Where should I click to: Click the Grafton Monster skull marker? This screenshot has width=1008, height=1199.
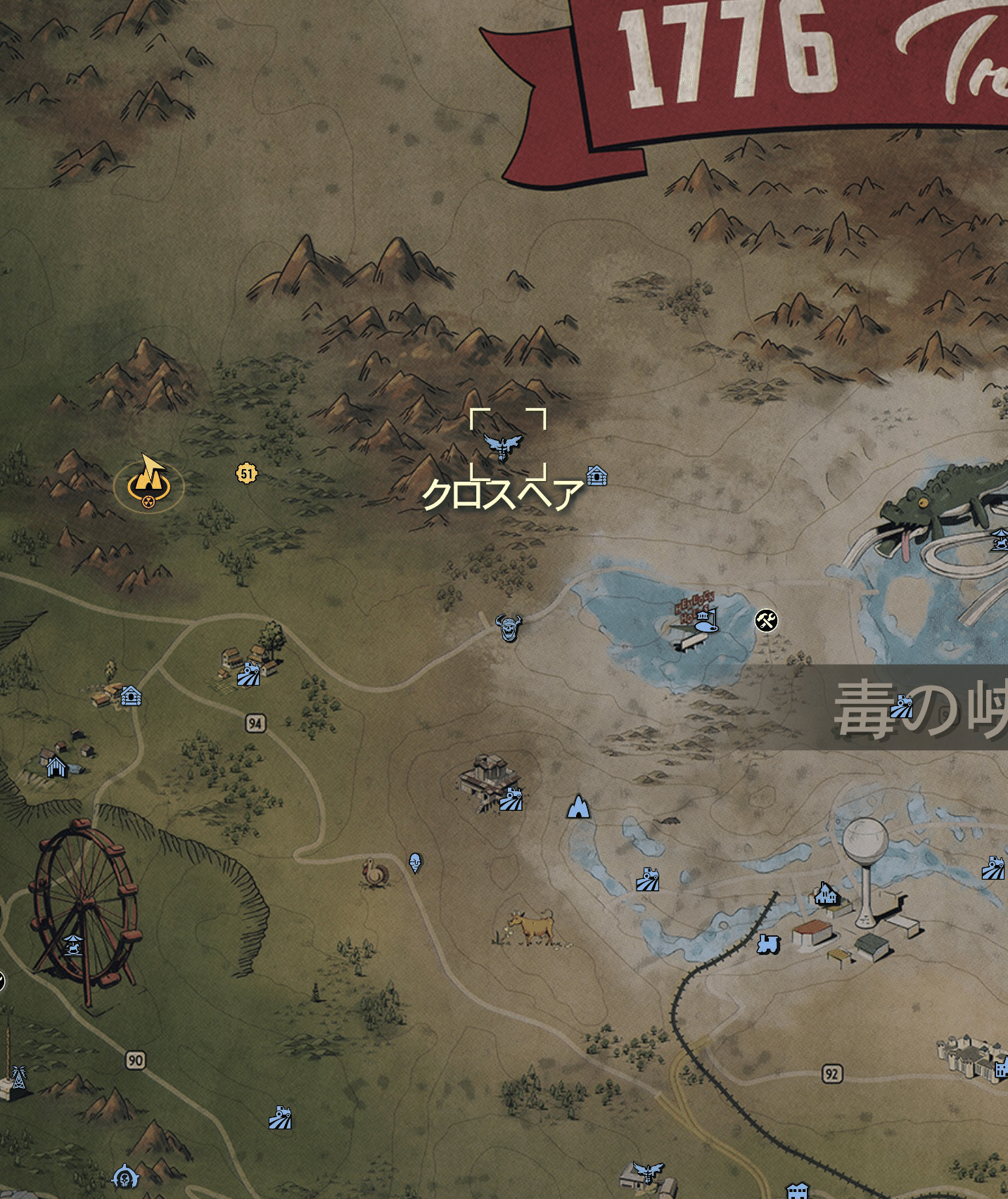509,628
